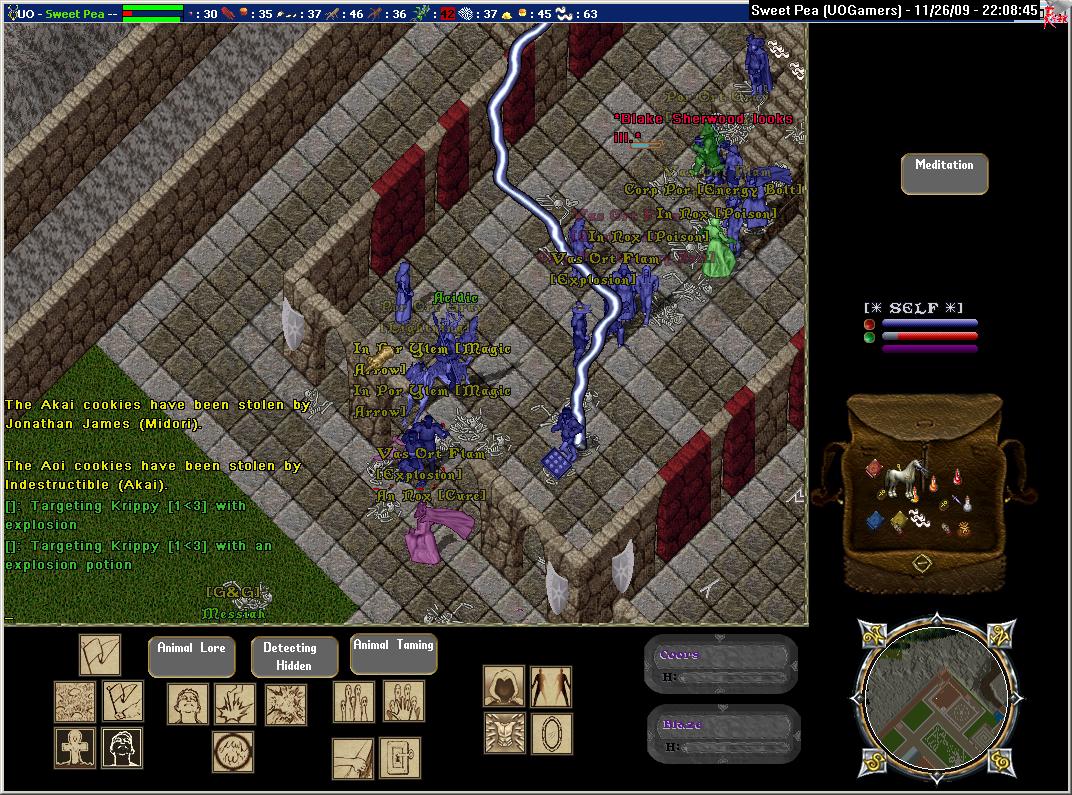Viewport: 1072px width, 795px height.
Task: Use the gravestone ankh spell icon
Action: [x=75, y=748]
